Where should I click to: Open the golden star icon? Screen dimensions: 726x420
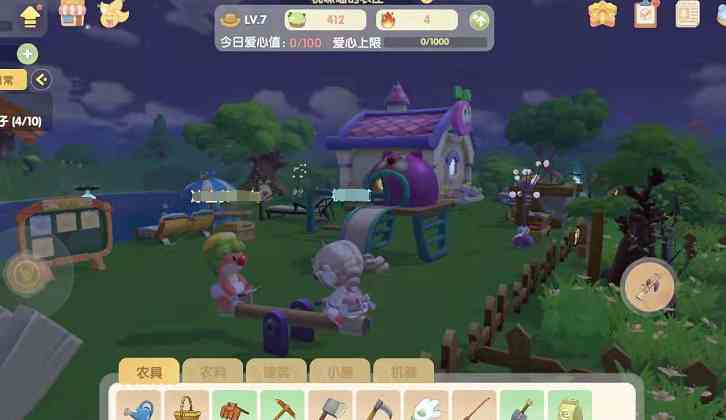coord(602,14)
